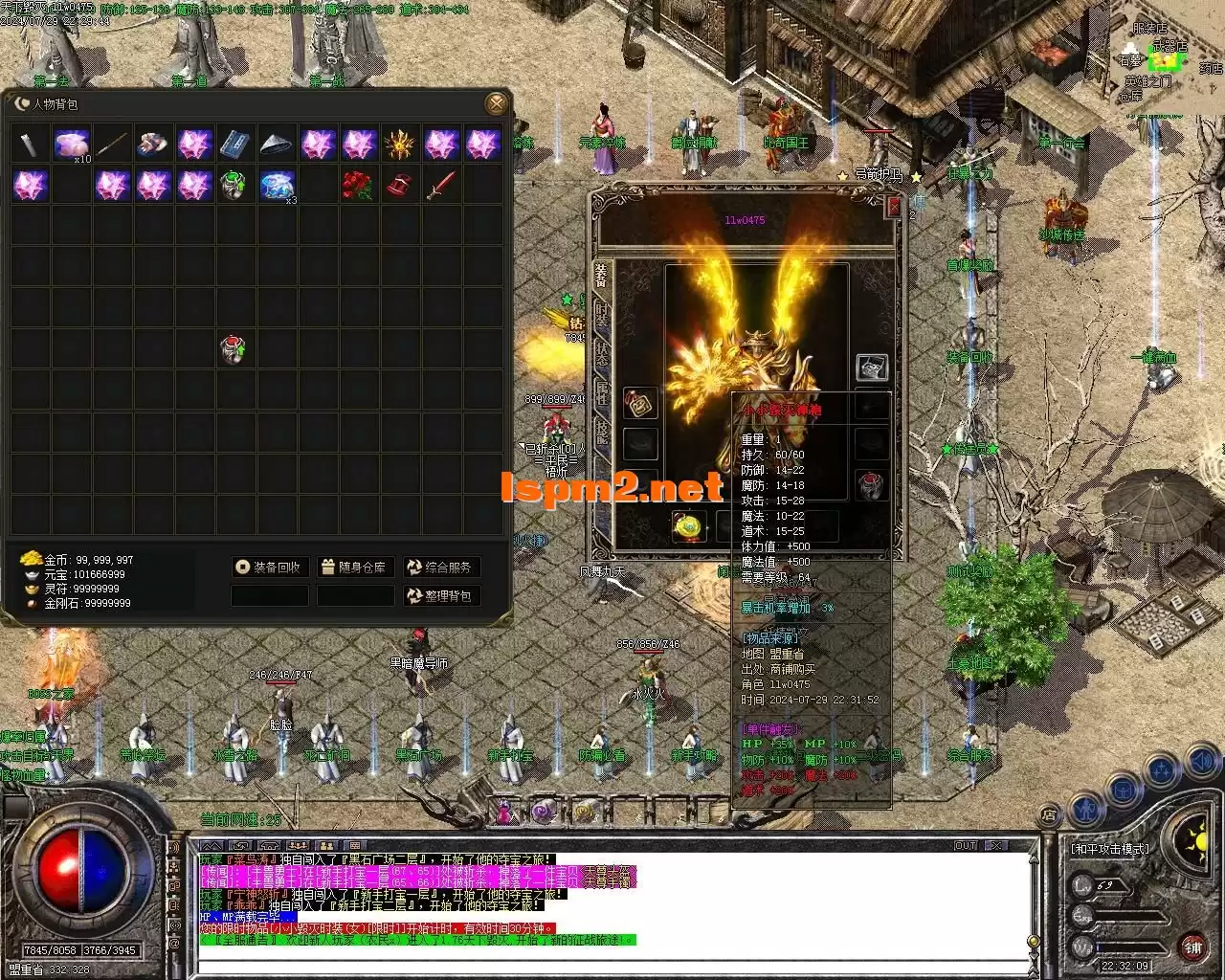
Task: Select the blue book item
Action: [x=235, y=145]
